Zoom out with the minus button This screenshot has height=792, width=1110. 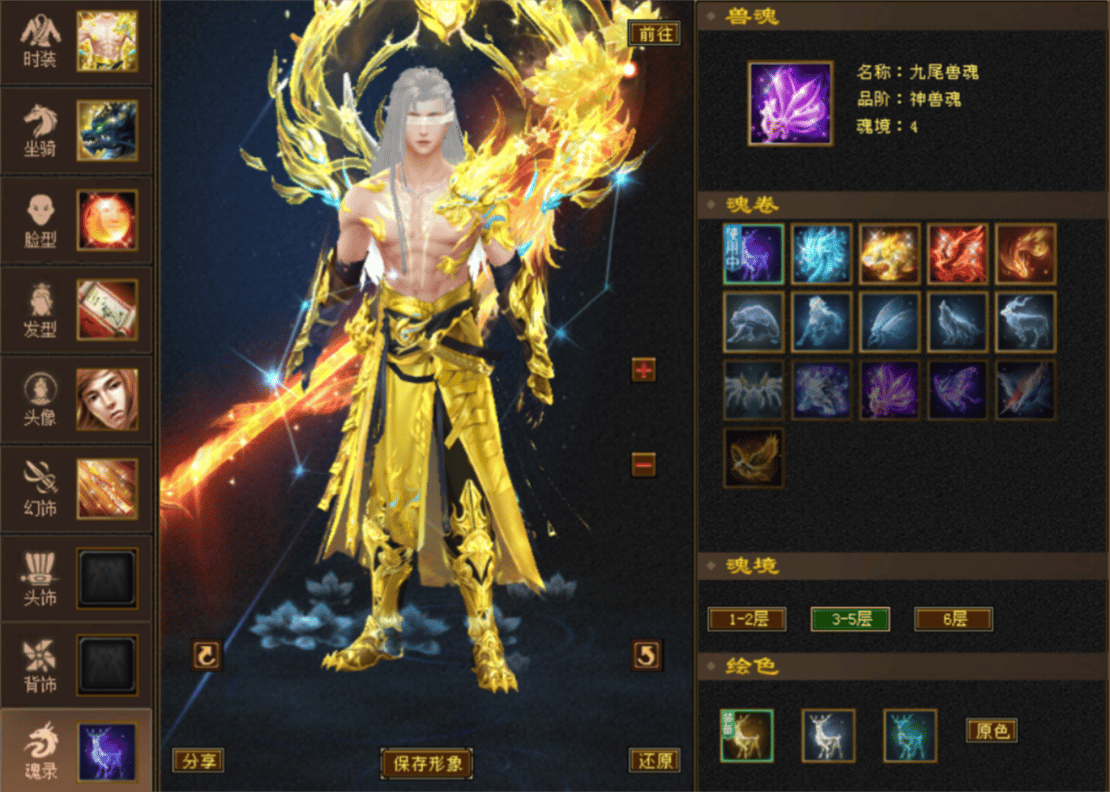pyautogui.click(x=644, y=464)
